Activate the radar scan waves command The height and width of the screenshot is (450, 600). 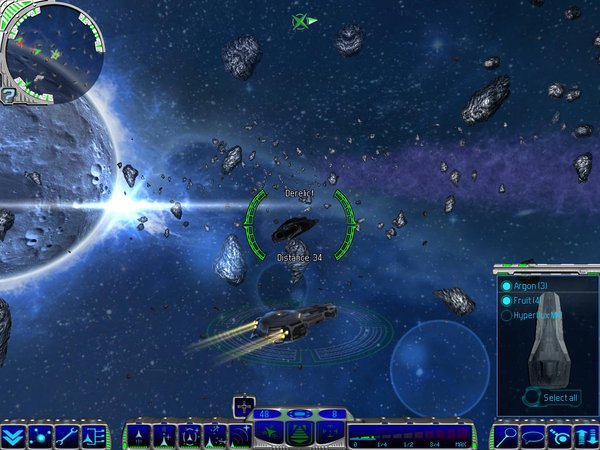(x=240, y=435)
